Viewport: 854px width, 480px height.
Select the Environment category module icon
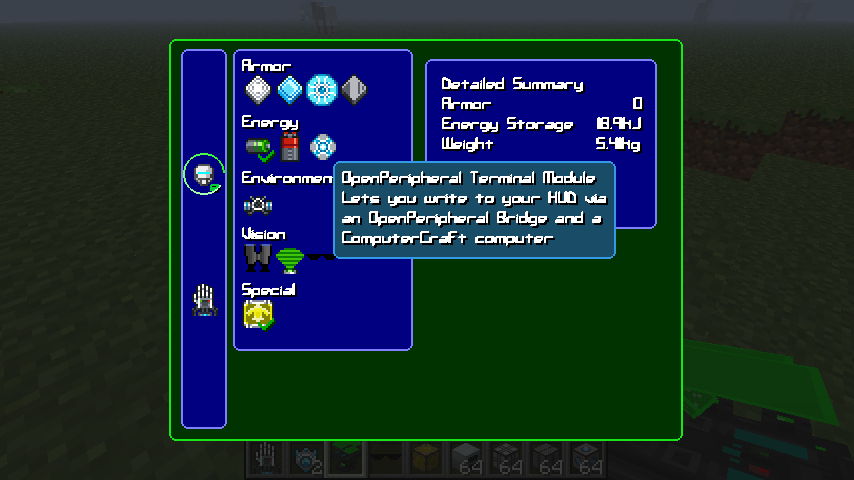click(258, 204)
